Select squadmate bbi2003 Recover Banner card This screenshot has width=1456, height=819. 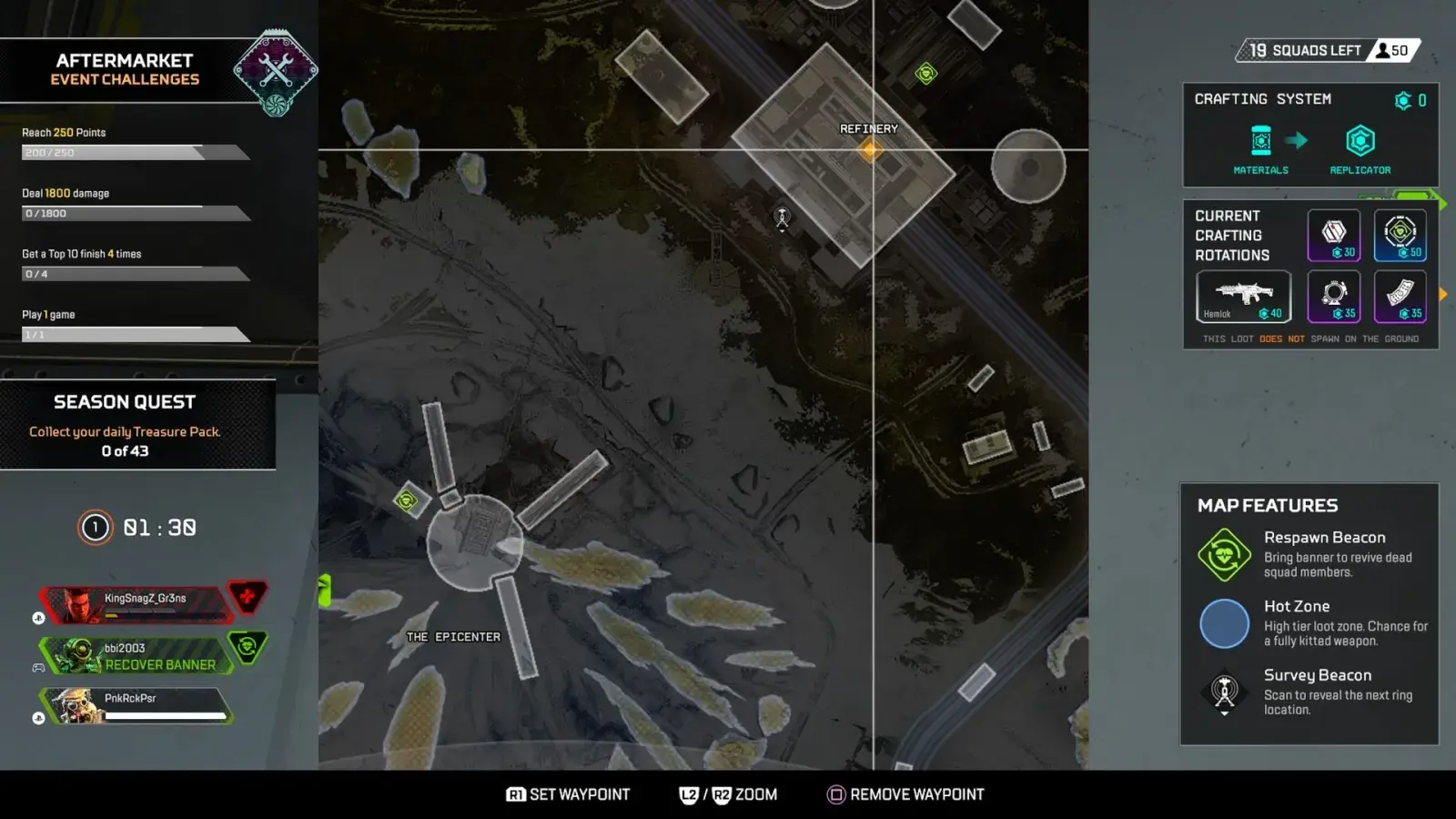(x=136, y=655)
